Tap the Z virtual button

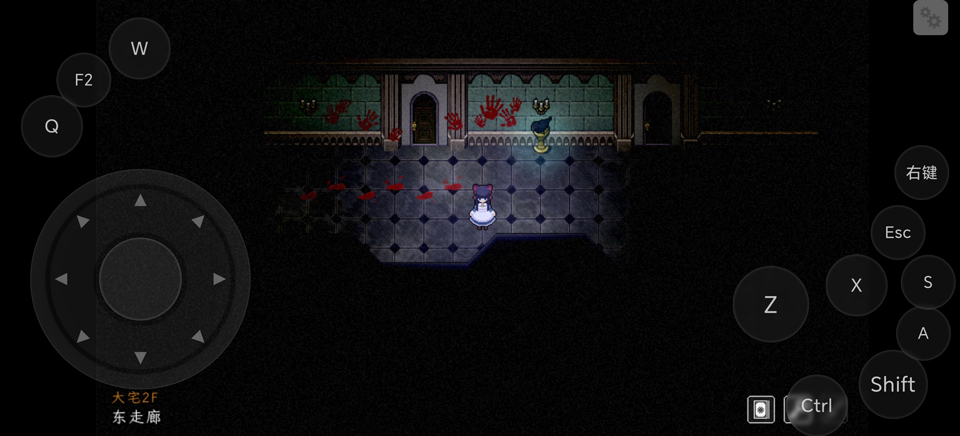coord(770,305)
